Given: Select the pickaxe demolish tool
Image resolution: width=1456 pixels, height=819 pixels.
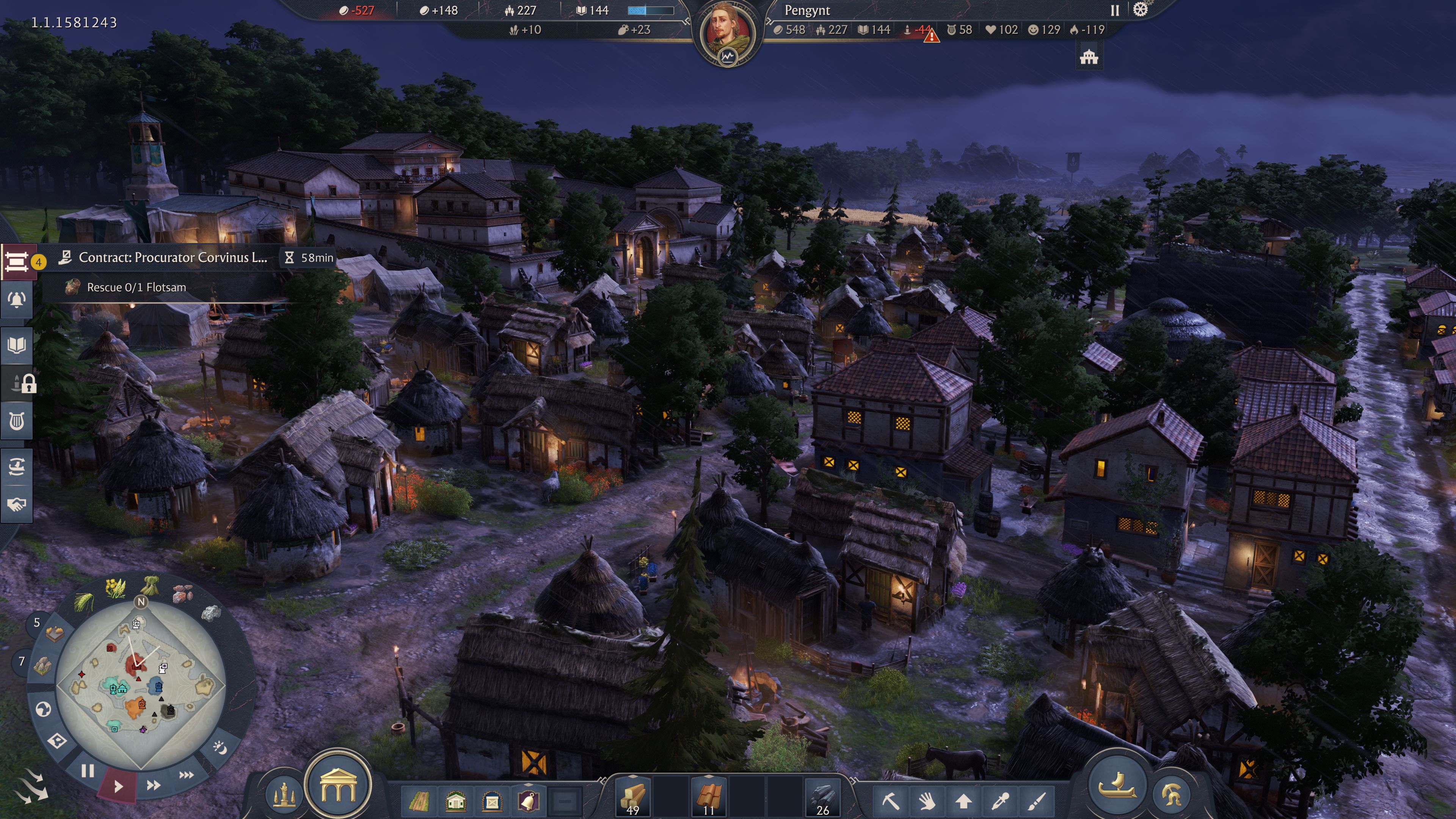Looking at the screenshot, I should (890, 801).
